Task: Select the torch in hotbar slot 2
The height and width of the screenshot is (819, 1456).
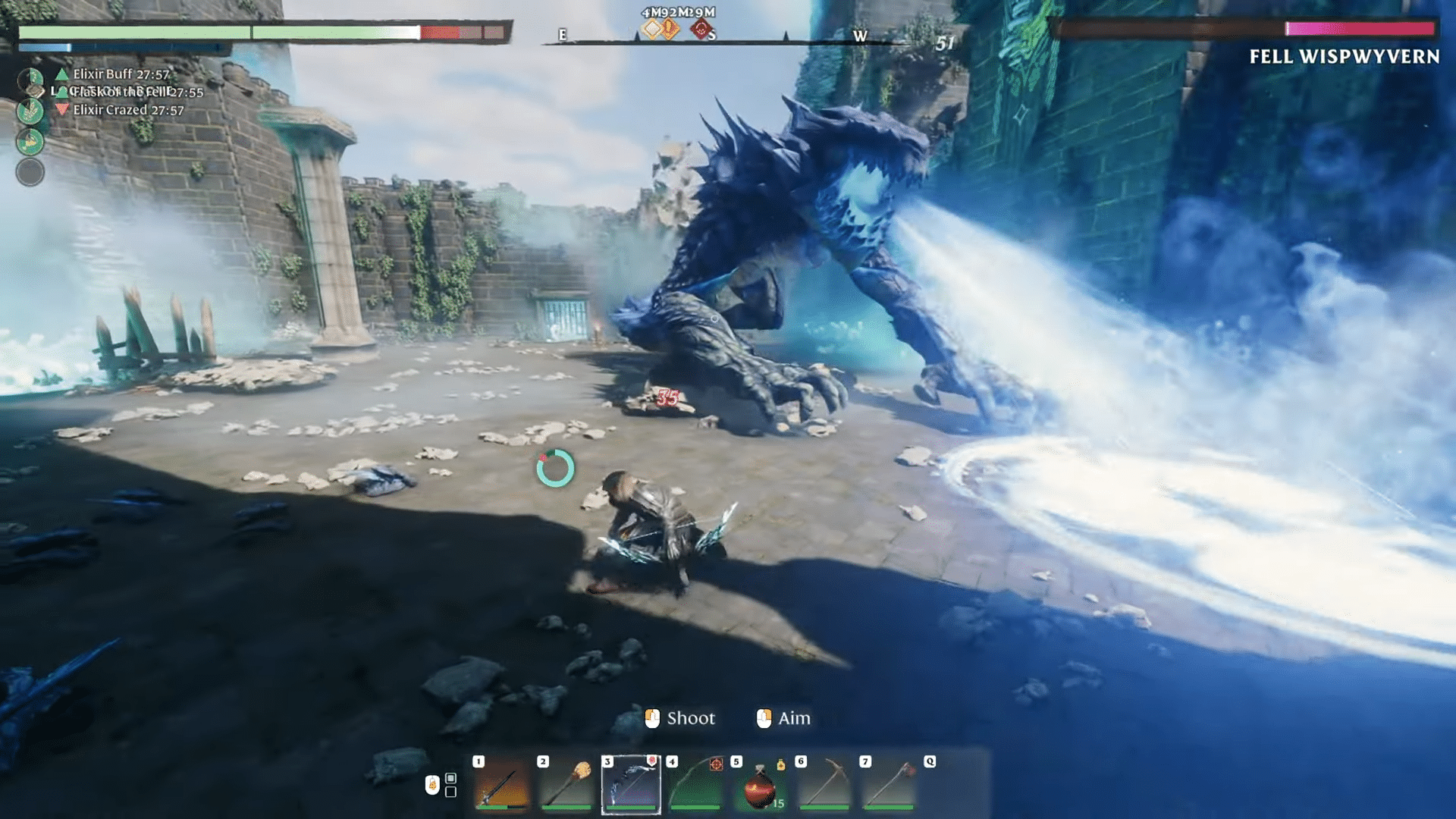Action: point(566,785)
